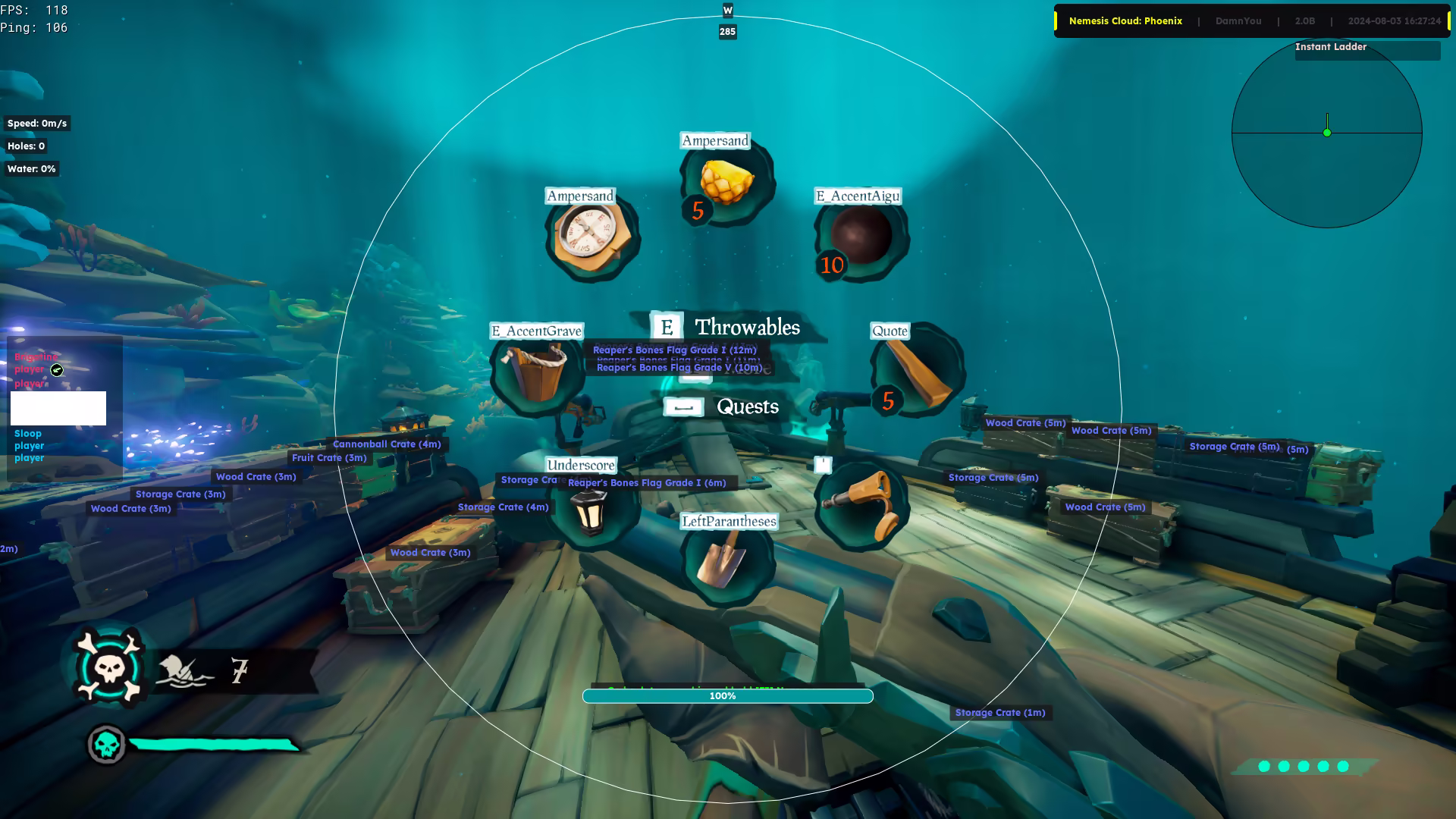Select the wooden plank slot

[917, 371]
